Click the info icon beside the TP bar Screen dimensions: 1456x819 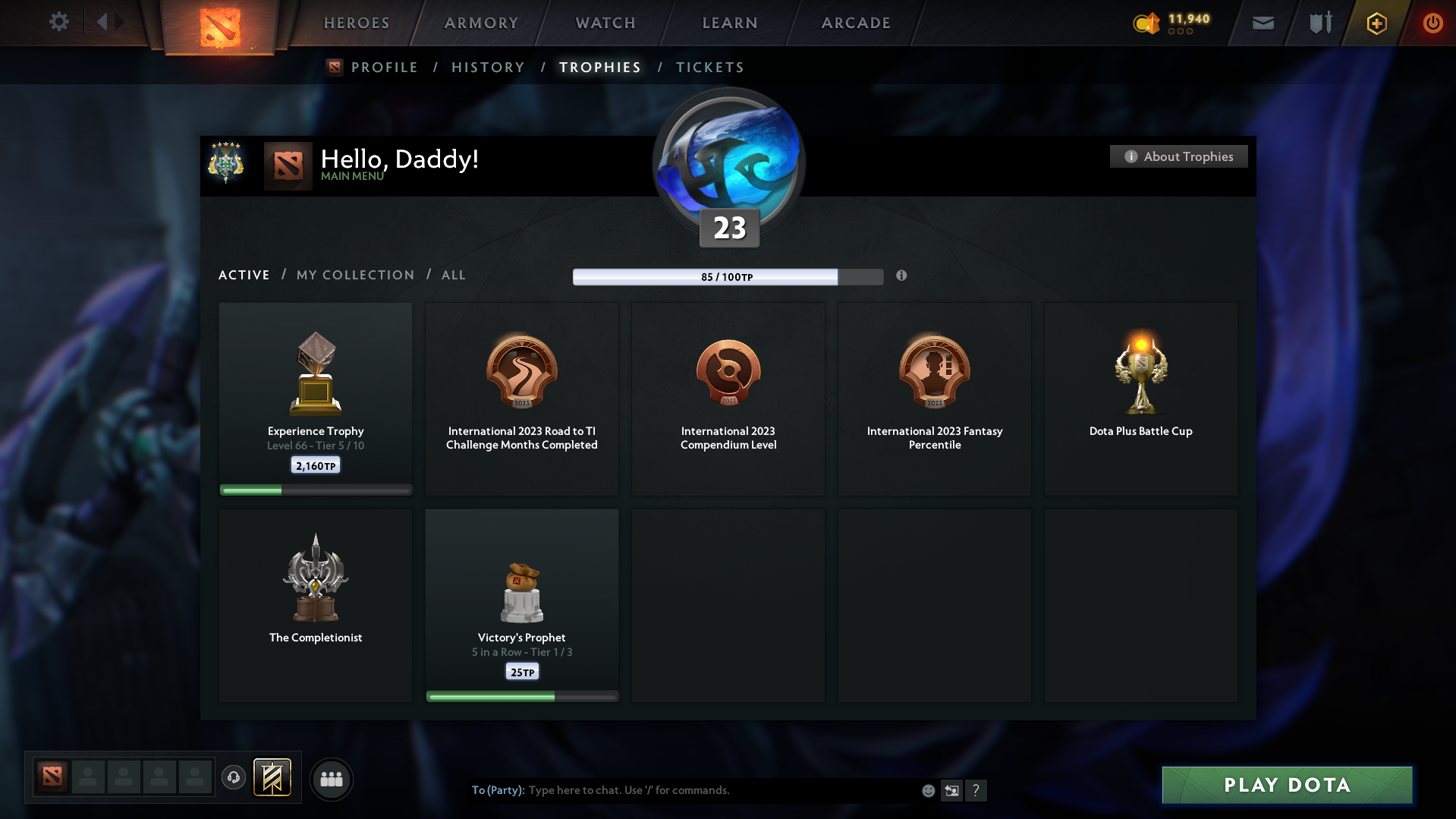coord(902,276)
